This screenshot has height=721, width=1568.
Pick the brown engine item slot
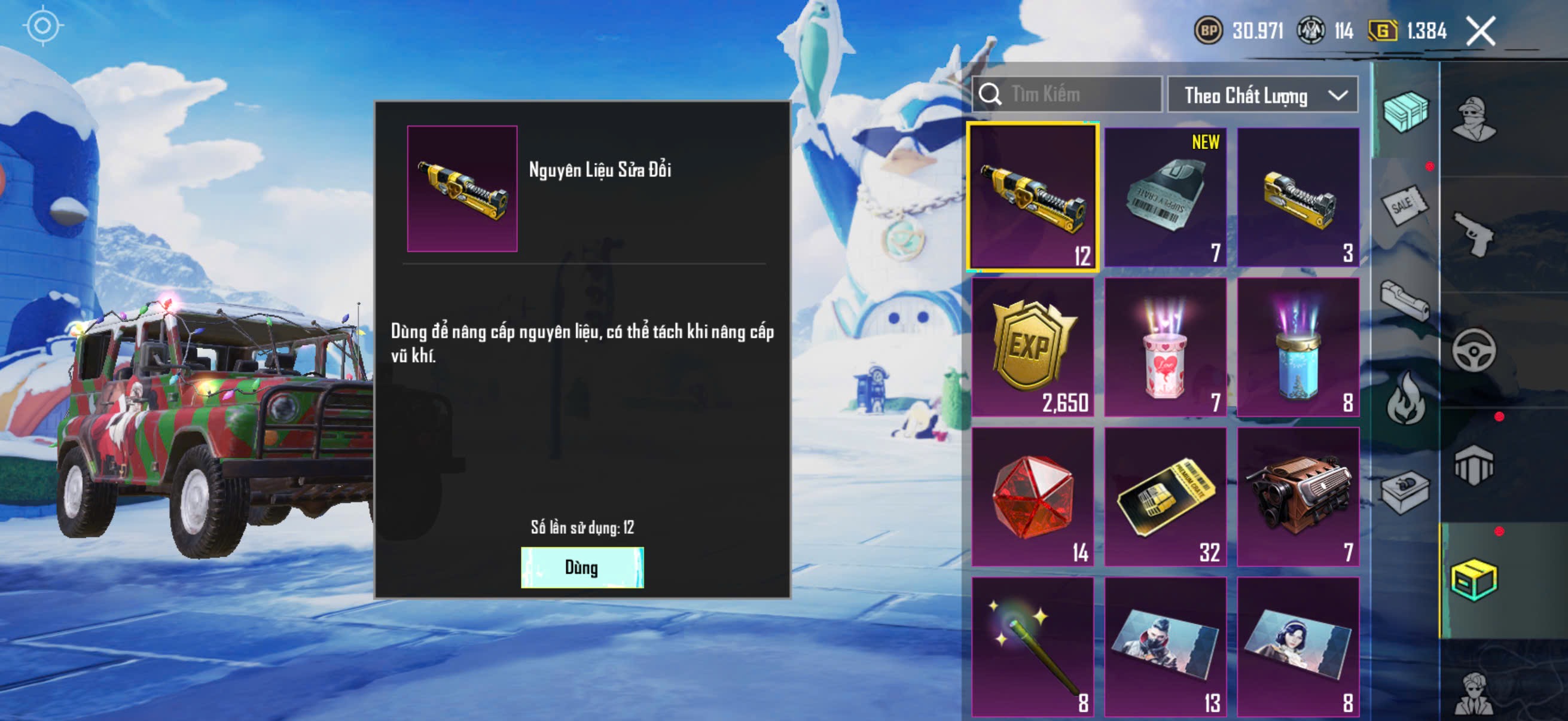tap(1298, 496)
